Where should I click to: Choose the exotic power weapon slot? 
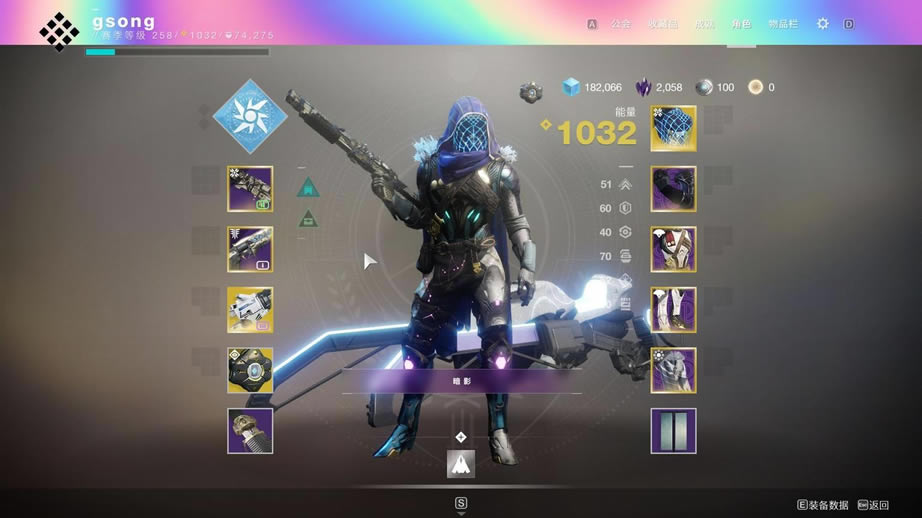click(x=250, y=310)
